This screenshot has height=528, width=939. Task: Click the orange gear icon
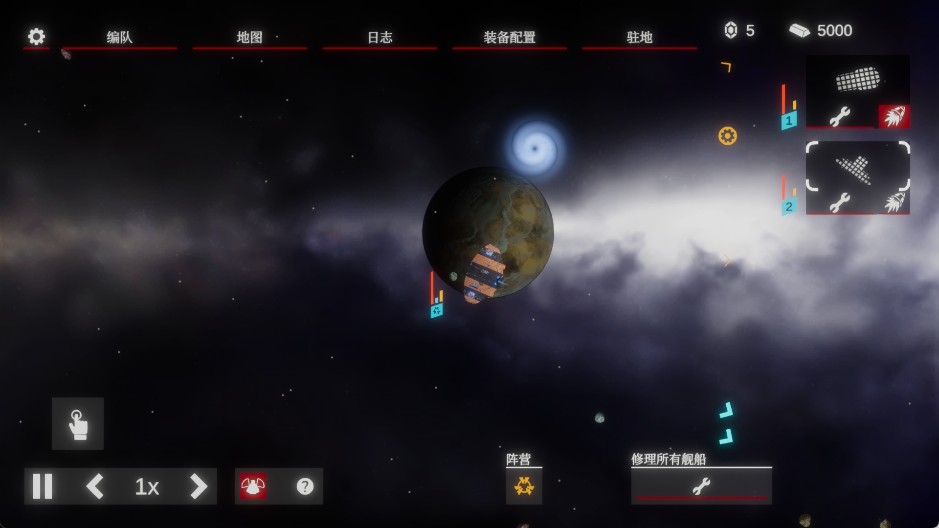[x=727, y=135]
